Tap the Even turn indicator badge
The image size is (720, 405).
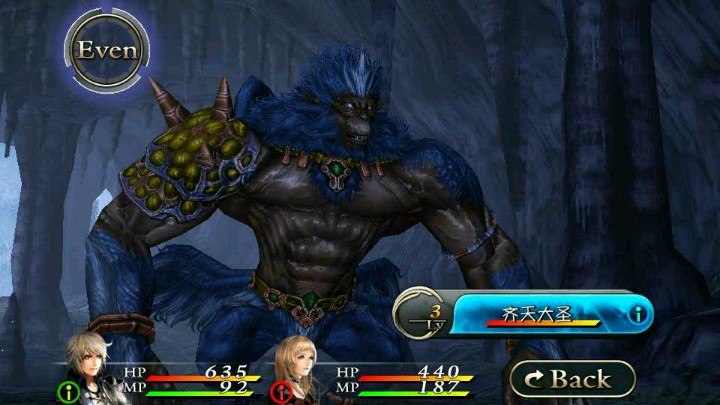point(107,50)
